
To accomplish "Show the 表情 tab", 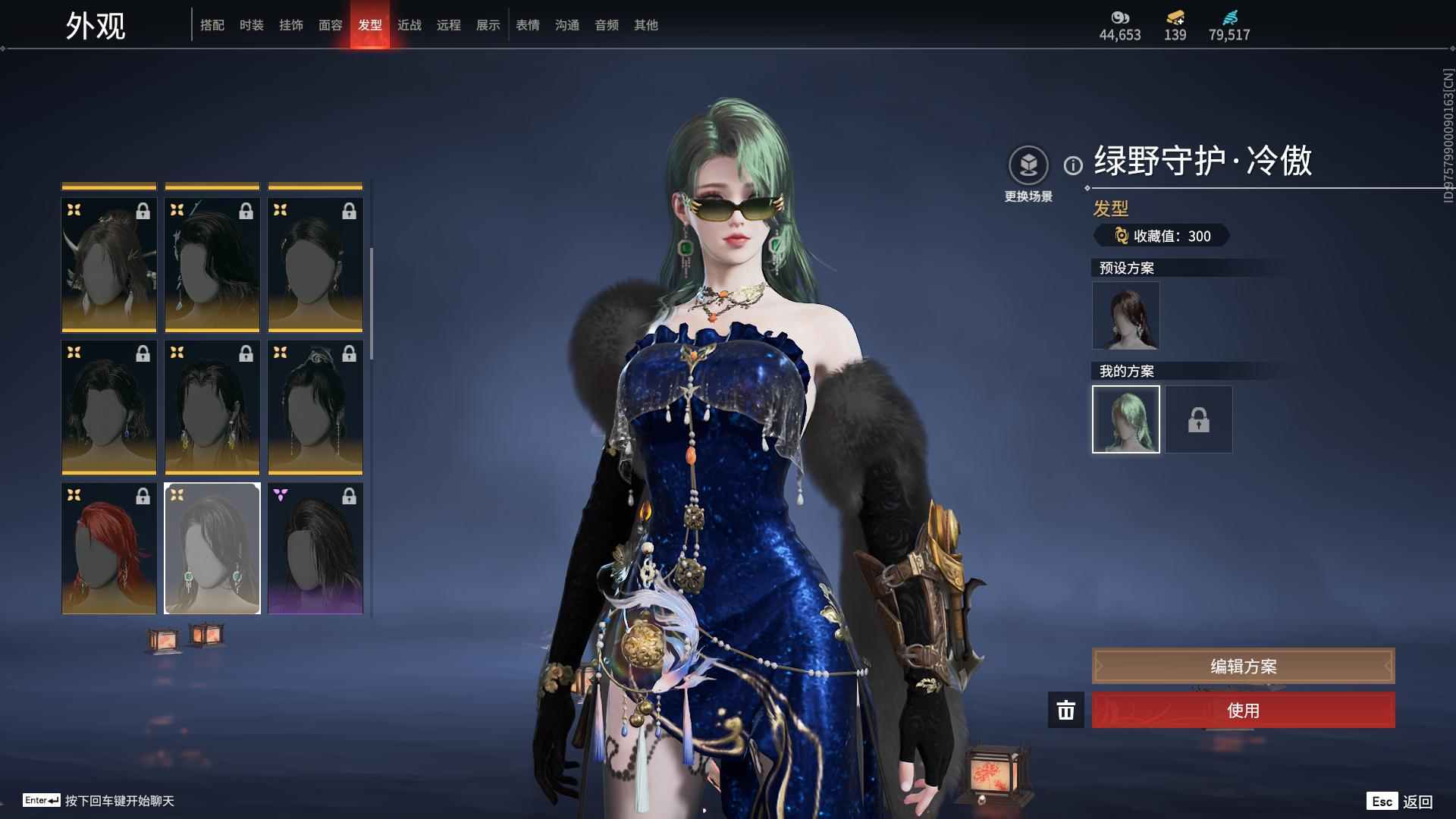I will click(528, 25).
